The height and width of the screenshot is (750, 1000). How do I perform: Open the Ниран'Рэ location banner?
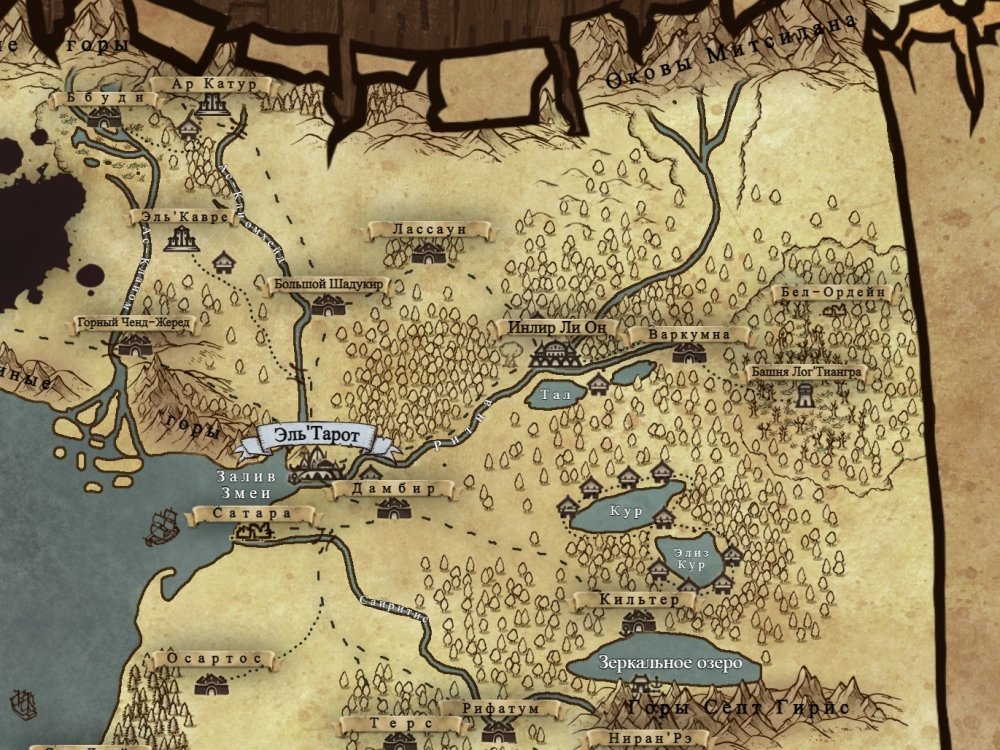click(x=645, y=739)
